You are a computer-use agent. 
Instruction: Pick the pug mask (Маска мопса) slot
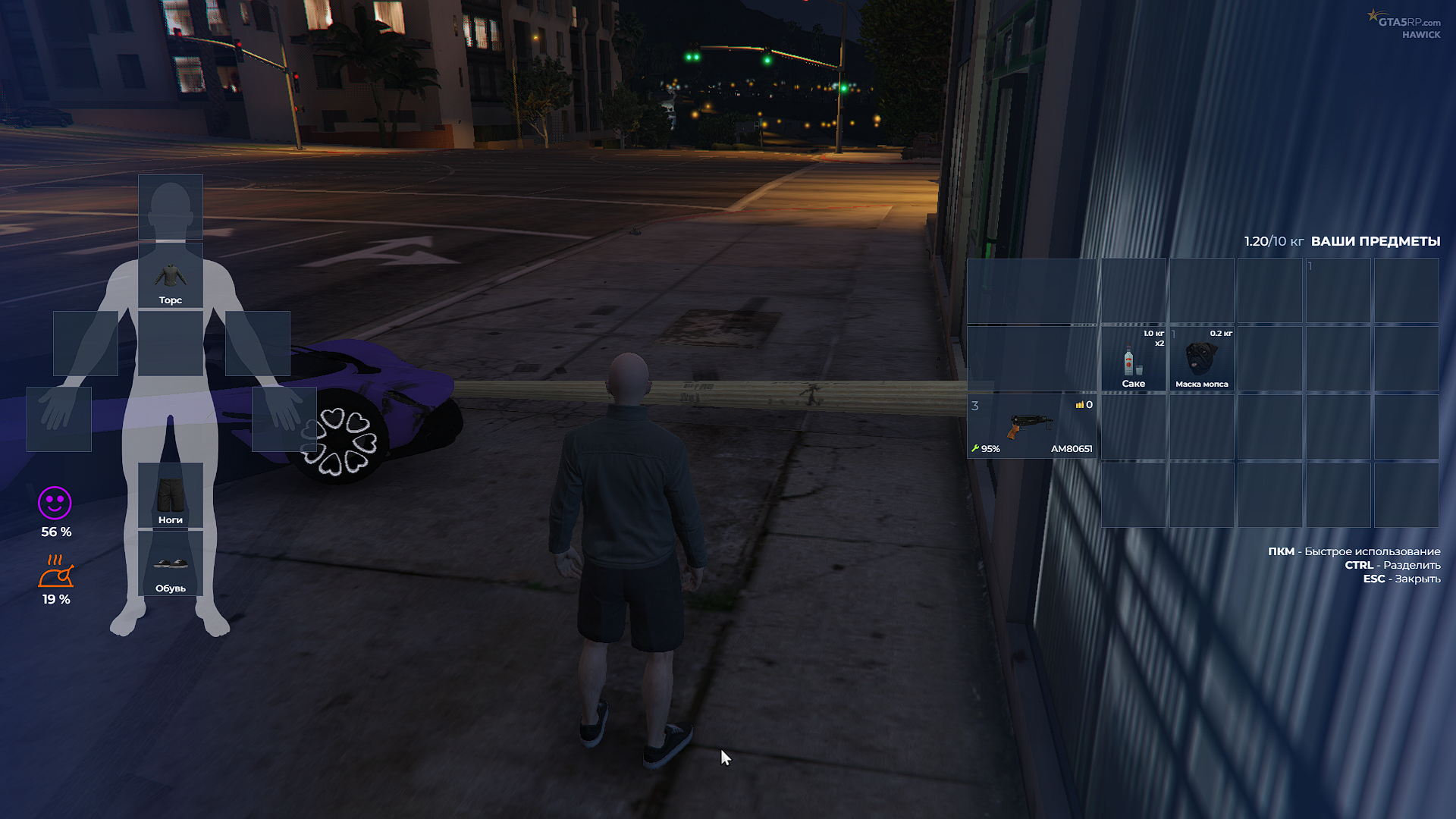point(1201,359)
